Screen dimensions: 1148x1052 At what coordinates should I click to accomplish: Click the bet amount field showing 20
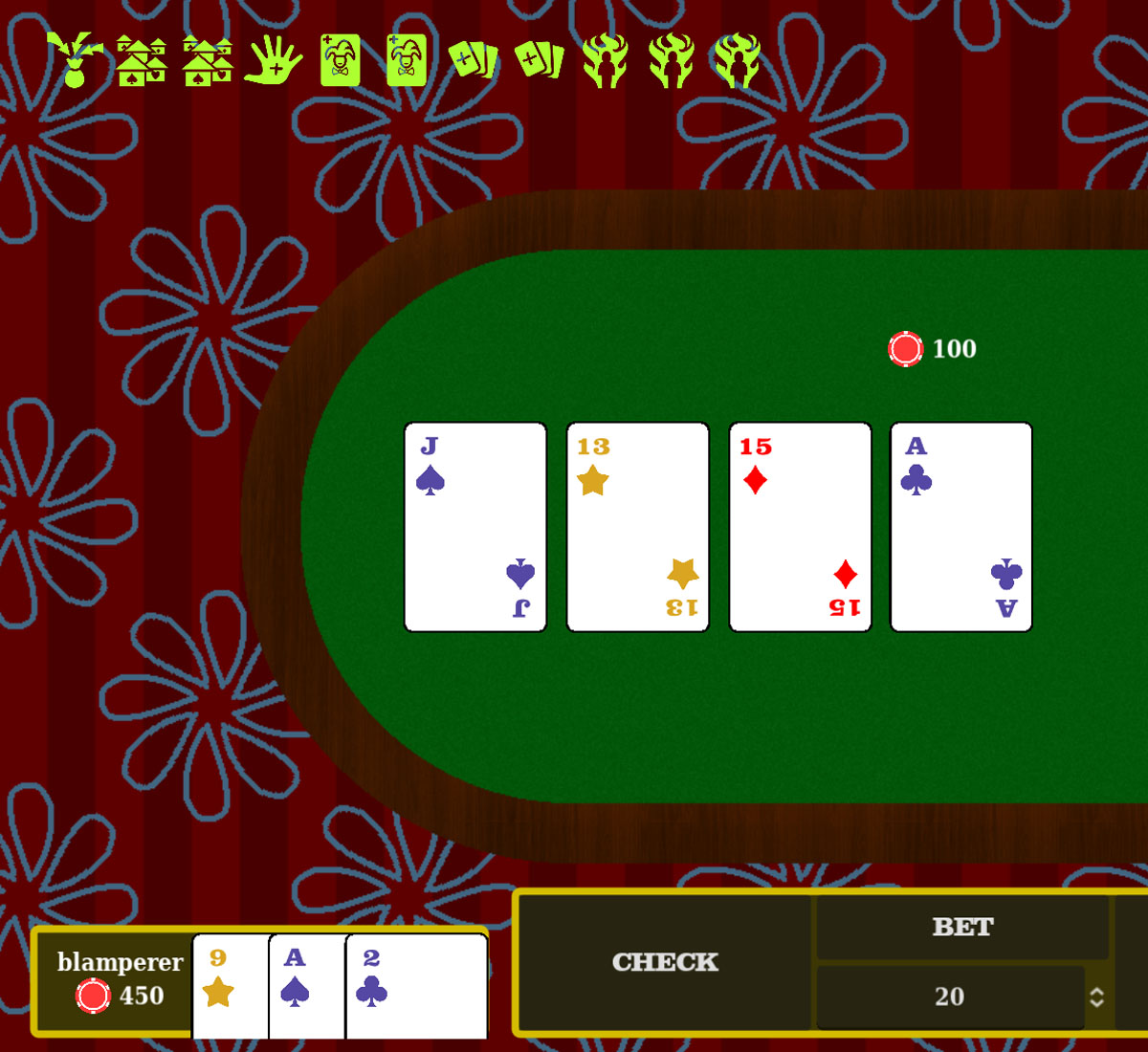pyautogui.click(x=949, y=997)
